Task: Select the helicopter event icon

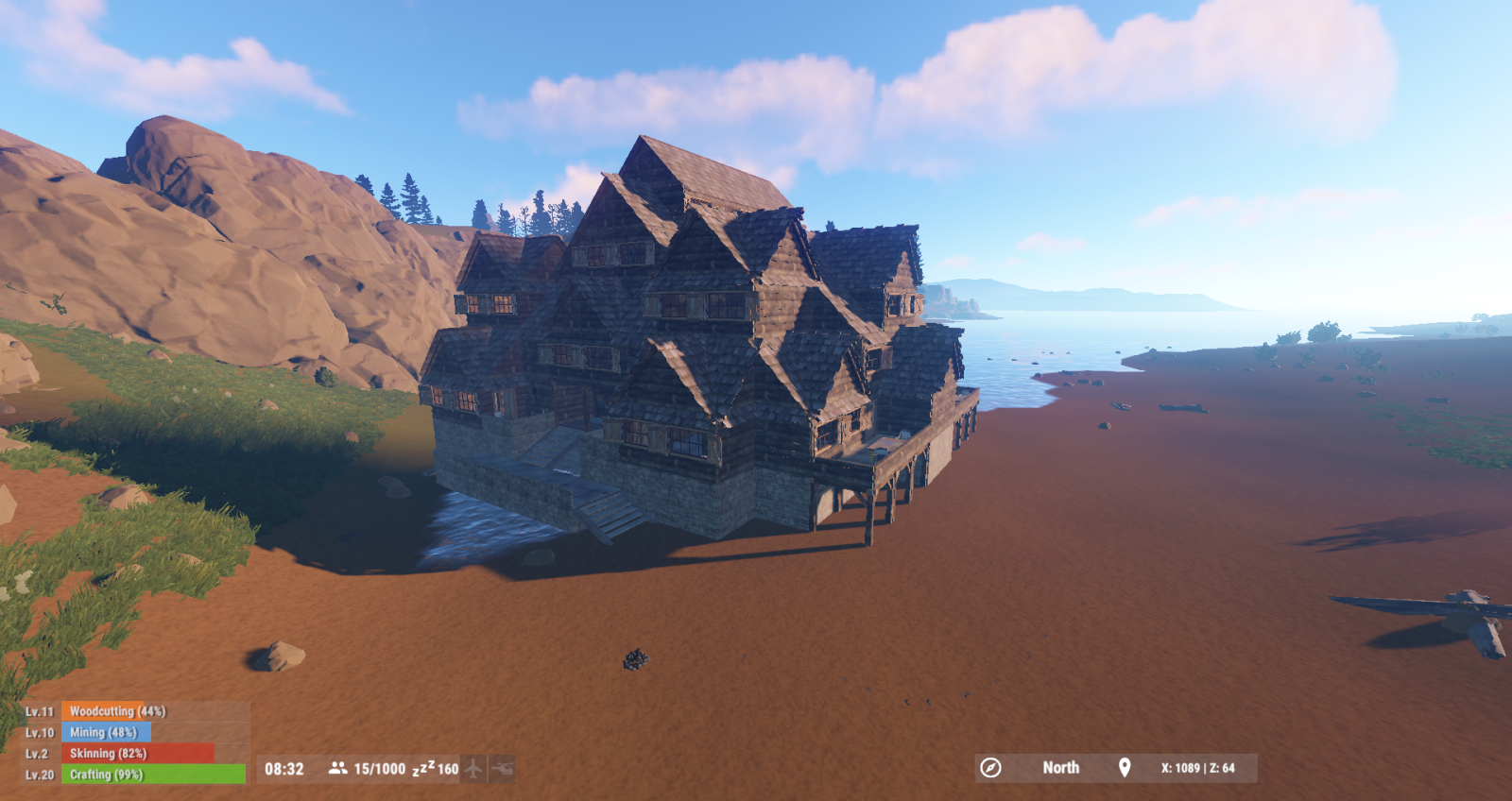Action: [x=502, y=769]
